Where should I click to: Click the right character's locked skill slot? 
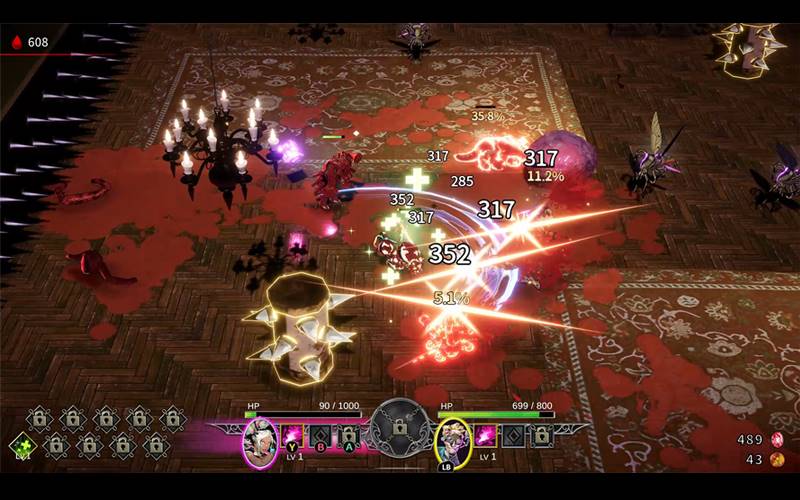click(541, 435)
